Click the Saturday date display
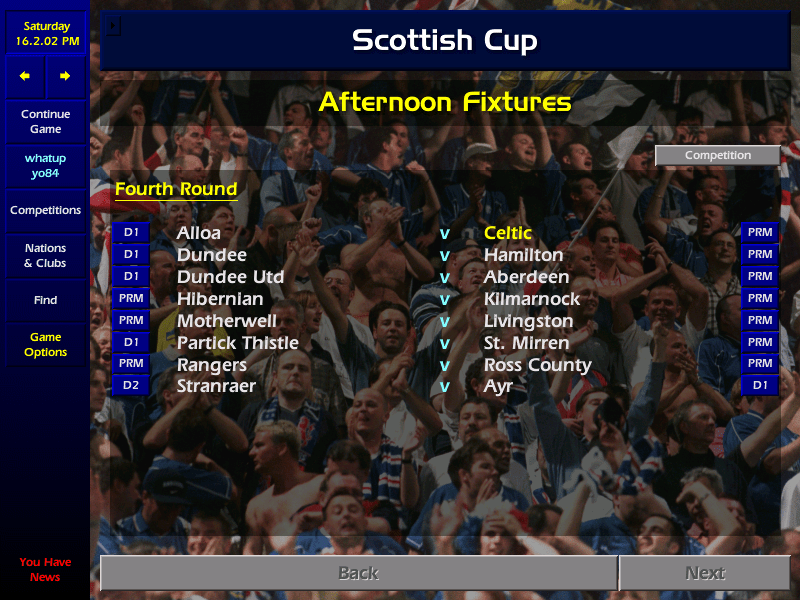Viewport: 800px width, 600px height. [45, 34]
